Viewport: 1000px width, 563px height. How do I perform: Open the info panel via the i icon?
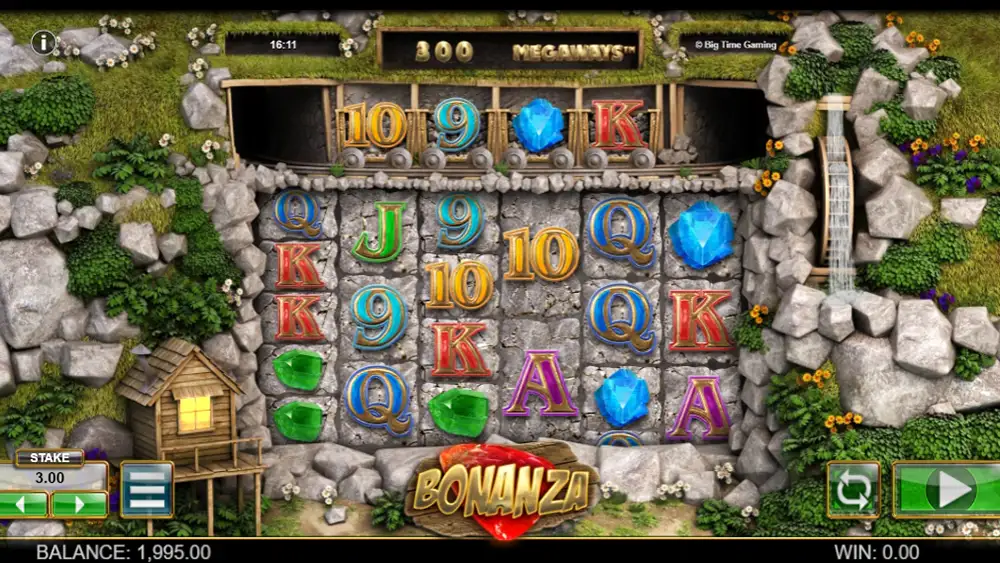point(43,42)
